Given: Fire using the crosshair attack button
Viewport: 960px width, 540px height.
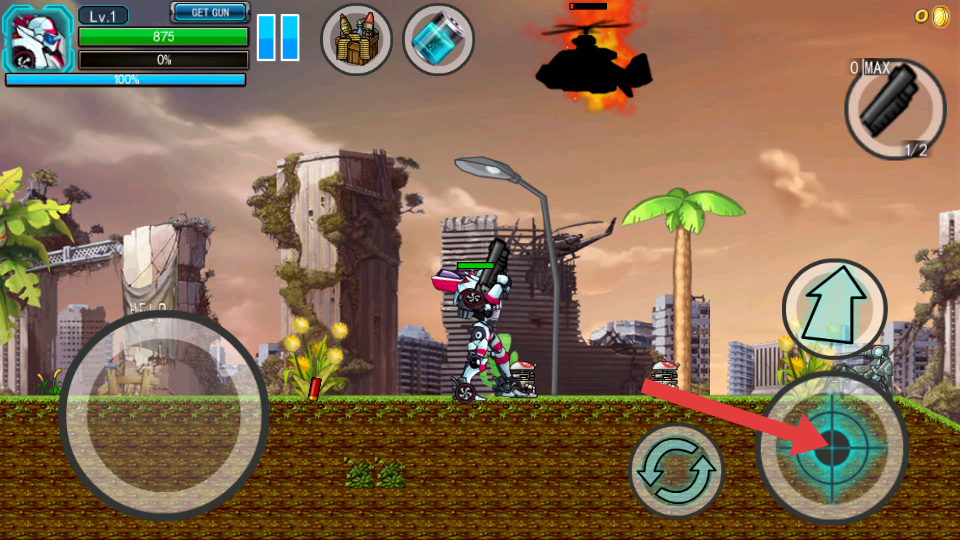Looking at the screenshot, I should tap(832, 447).
